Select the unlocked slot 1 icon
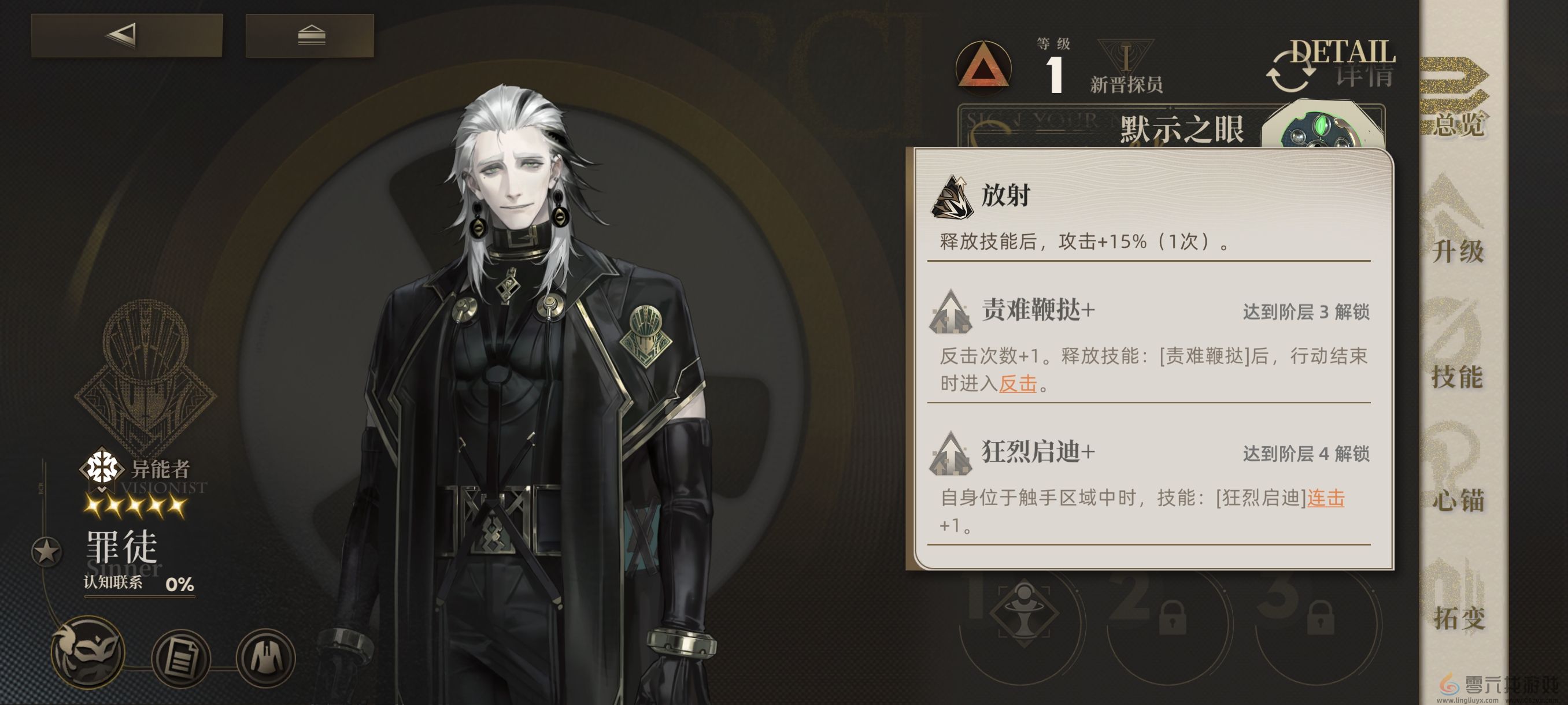 (1024, 615)
